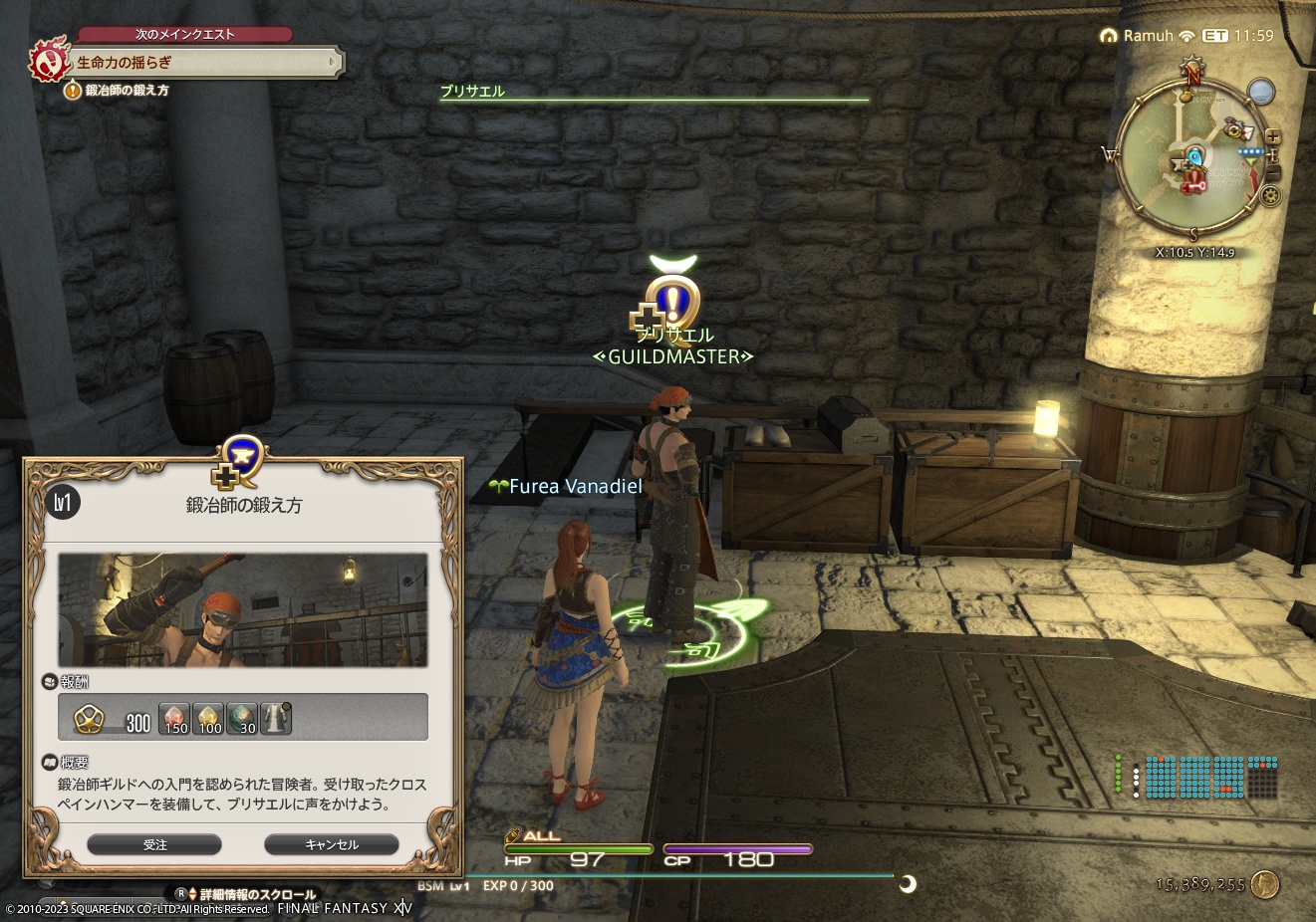Accept the quest with the 受注 button
The height and width of the screenshot is (922, 1316).
point(154,843)
